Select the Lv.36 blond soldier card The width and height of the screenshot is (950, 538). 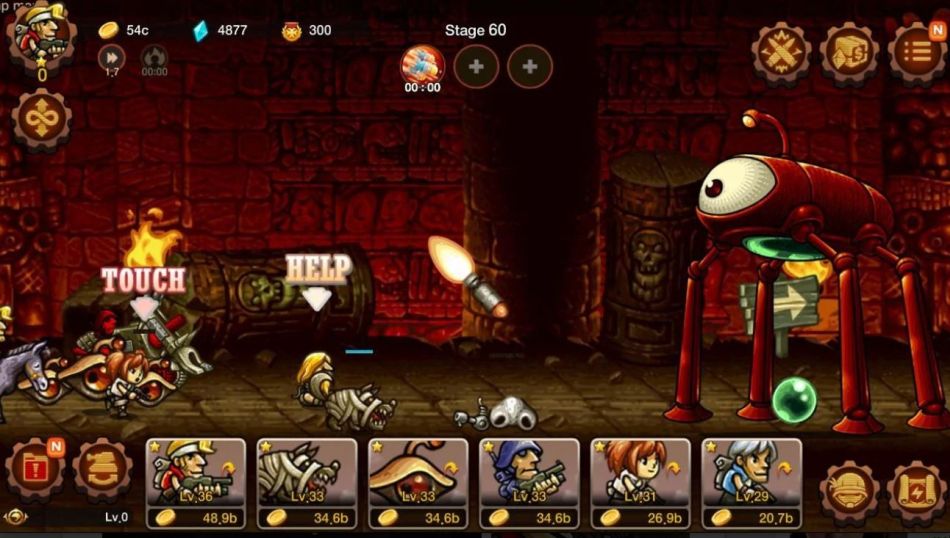(x=195, y=482)
